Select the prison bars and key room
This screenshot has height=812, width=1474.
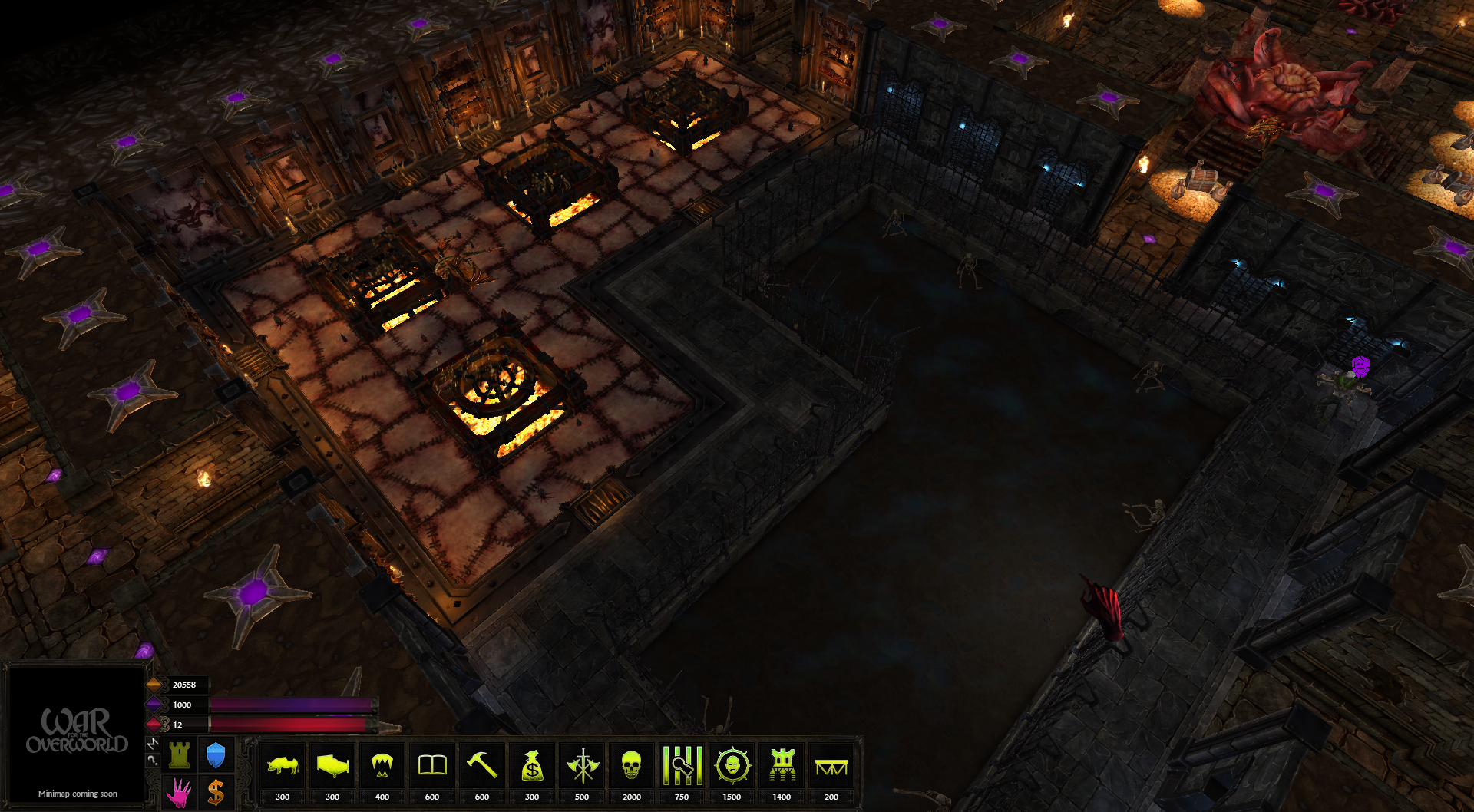(682, 765)
